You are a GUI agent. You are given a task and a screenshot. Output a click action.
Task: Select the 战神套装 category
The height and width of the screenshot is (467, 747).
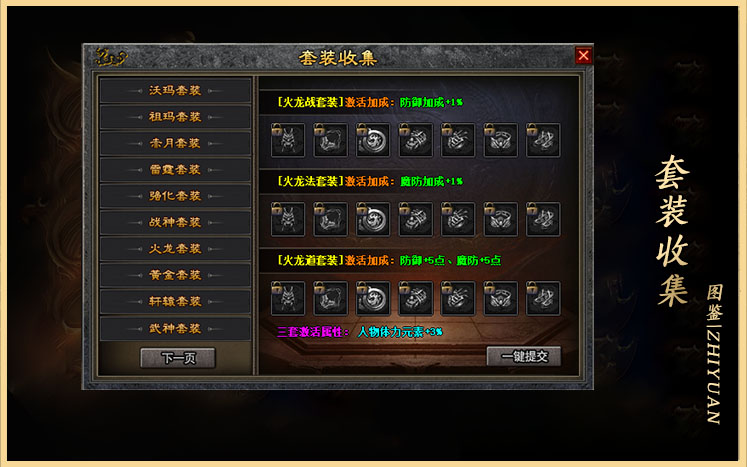pyautogui.click(x=175, y=222)
